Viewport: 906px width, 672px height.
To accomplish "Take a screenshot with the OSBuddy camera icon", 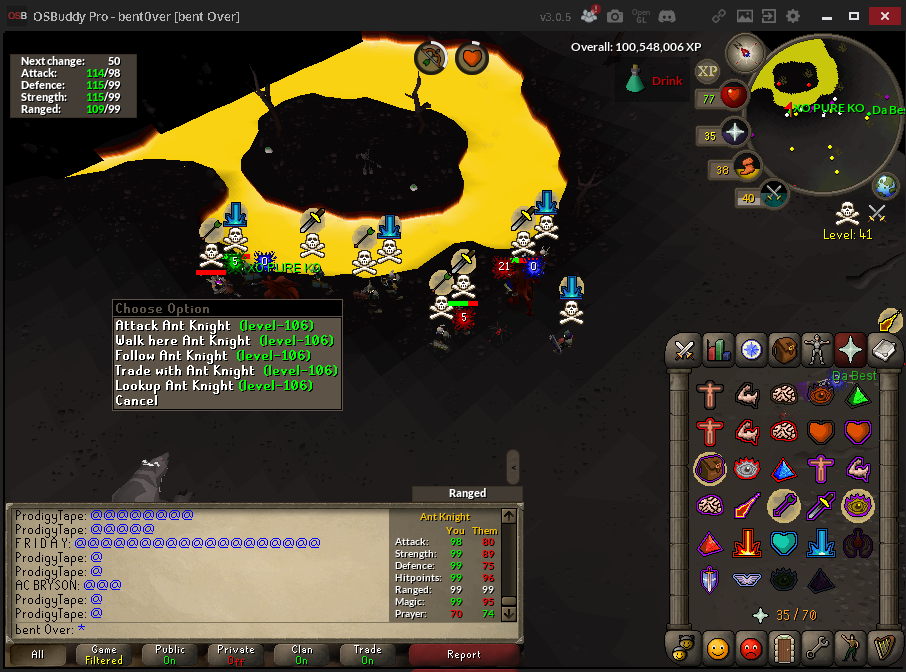I will point(615,16).
